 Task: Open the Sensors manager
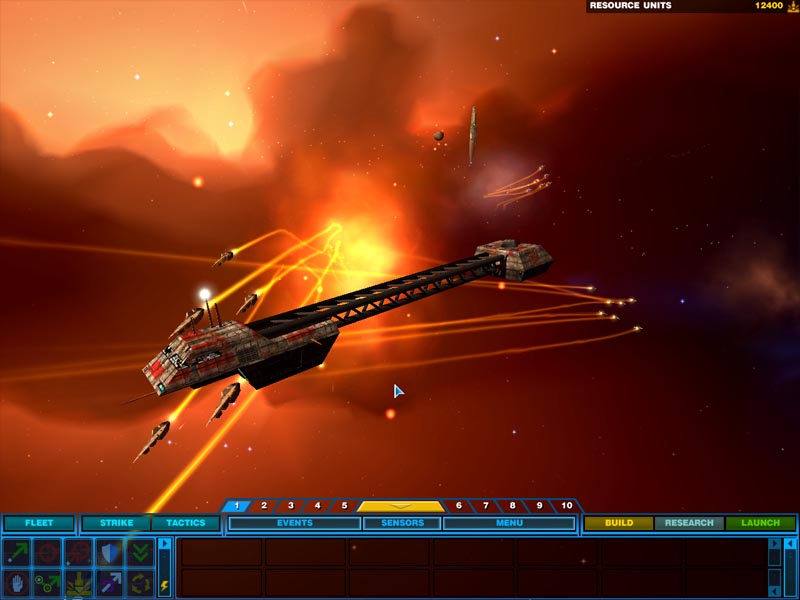point(402,523)
